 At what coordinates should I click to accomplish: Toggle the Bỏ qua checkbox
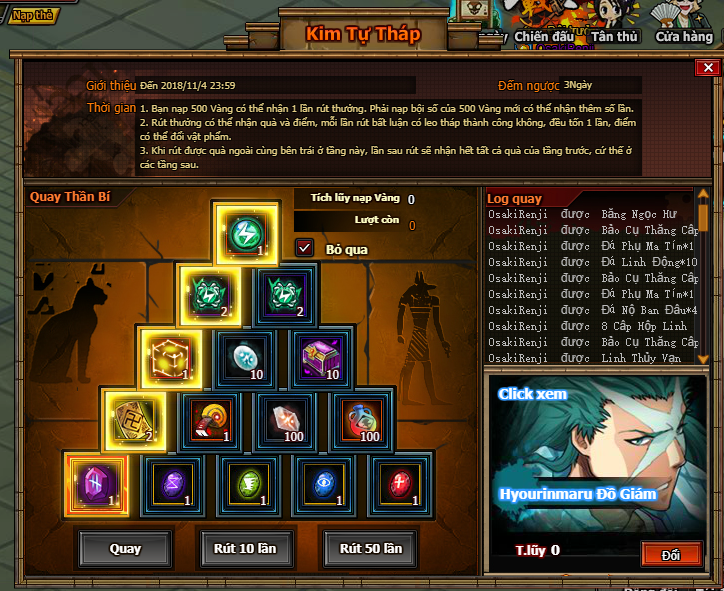pos(306,247)
